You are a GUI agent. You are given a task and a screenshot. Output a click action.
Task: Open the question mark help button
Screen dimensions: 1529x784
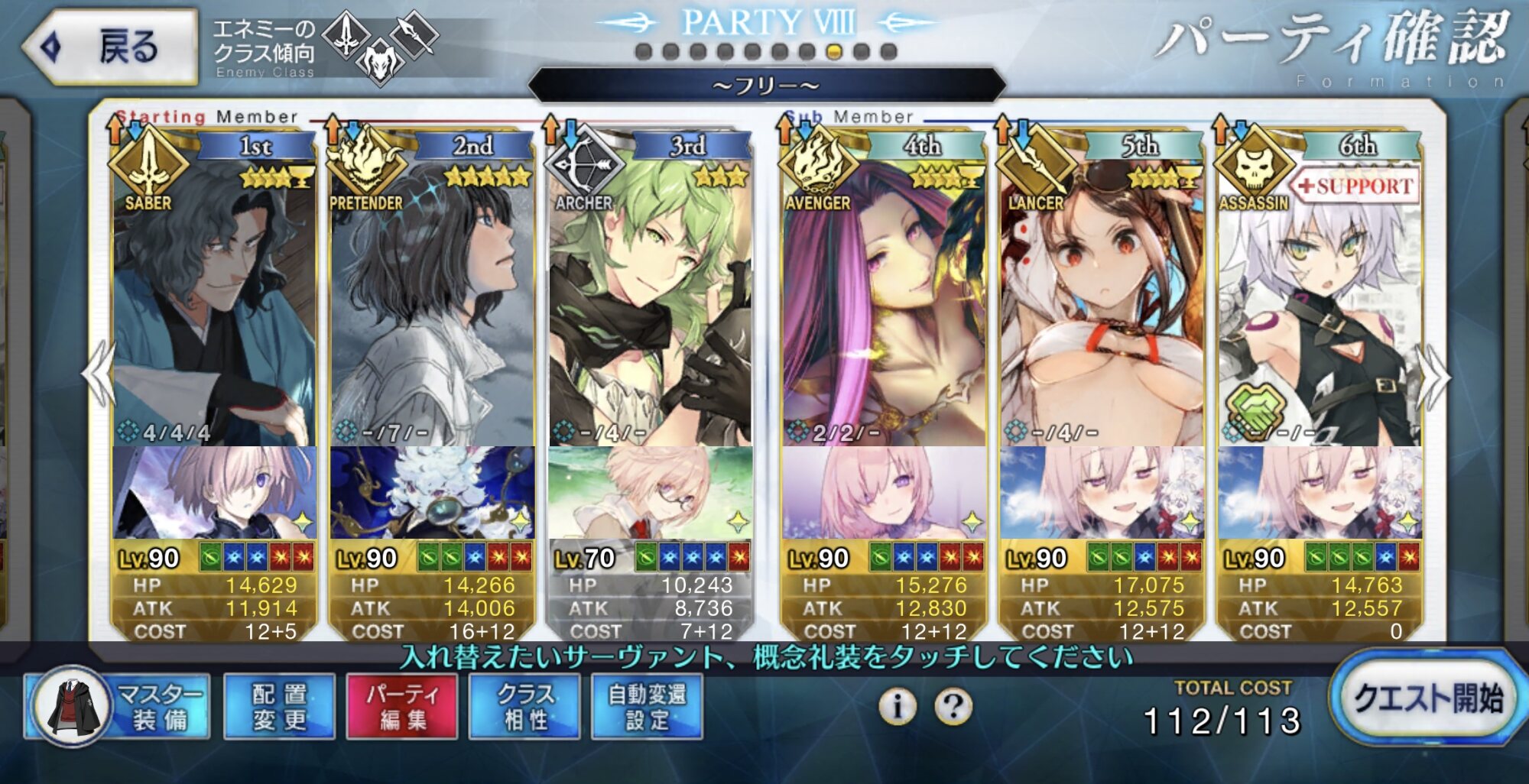tap(953, 705)
